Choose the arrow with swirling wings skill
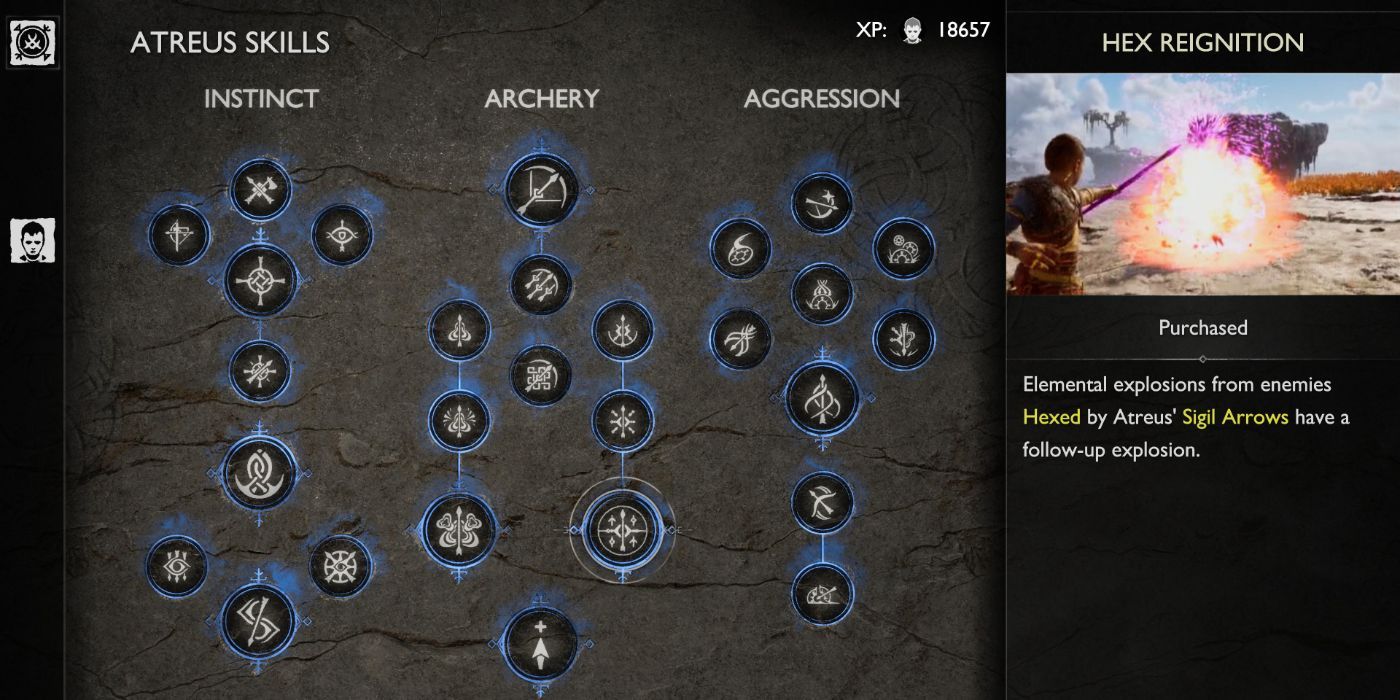 (x=459, y=528)
